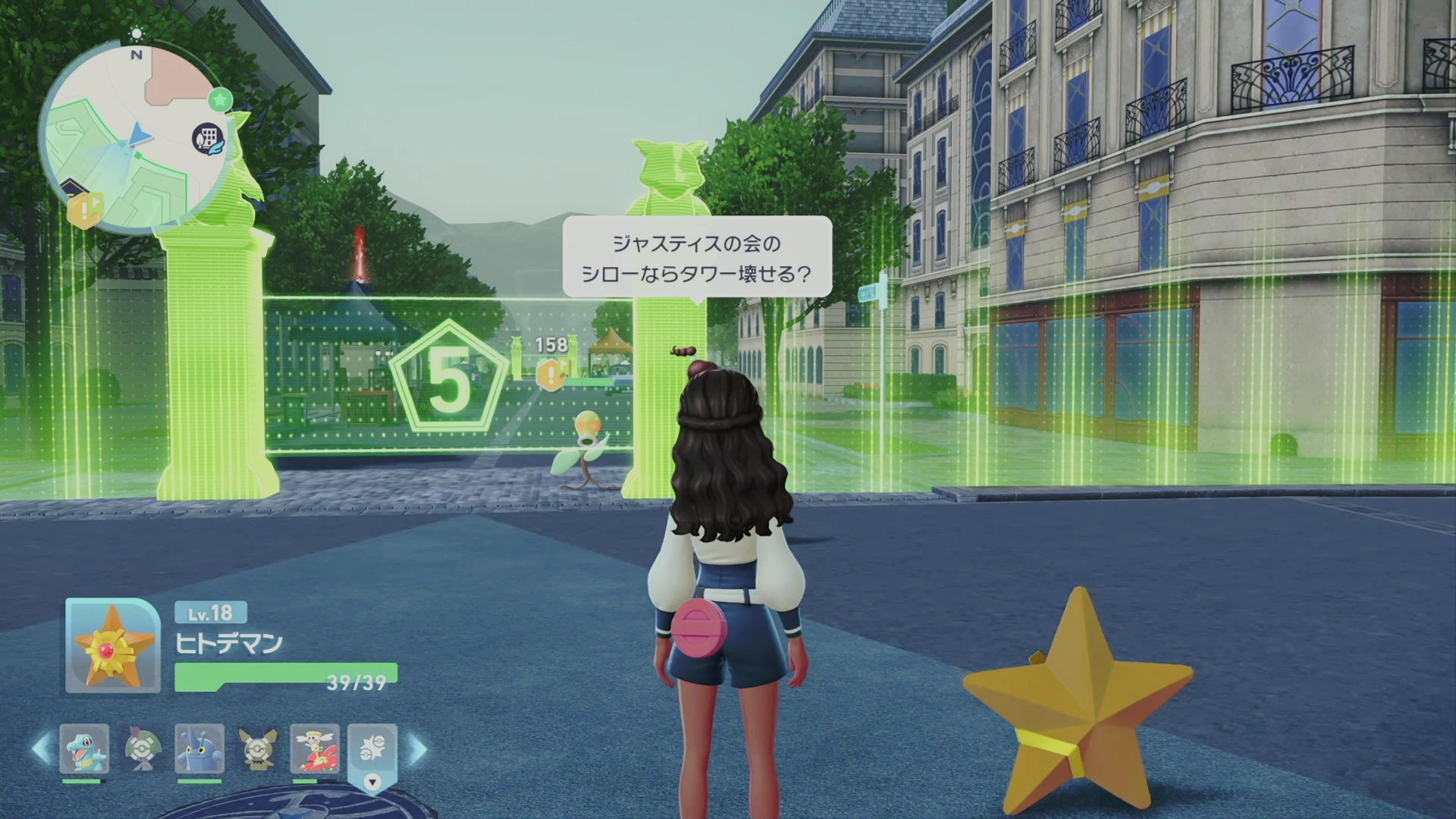This screenshot has height=819, width=1456.
Task: Select the green star marker on minimap
Action: coord(220,99)
